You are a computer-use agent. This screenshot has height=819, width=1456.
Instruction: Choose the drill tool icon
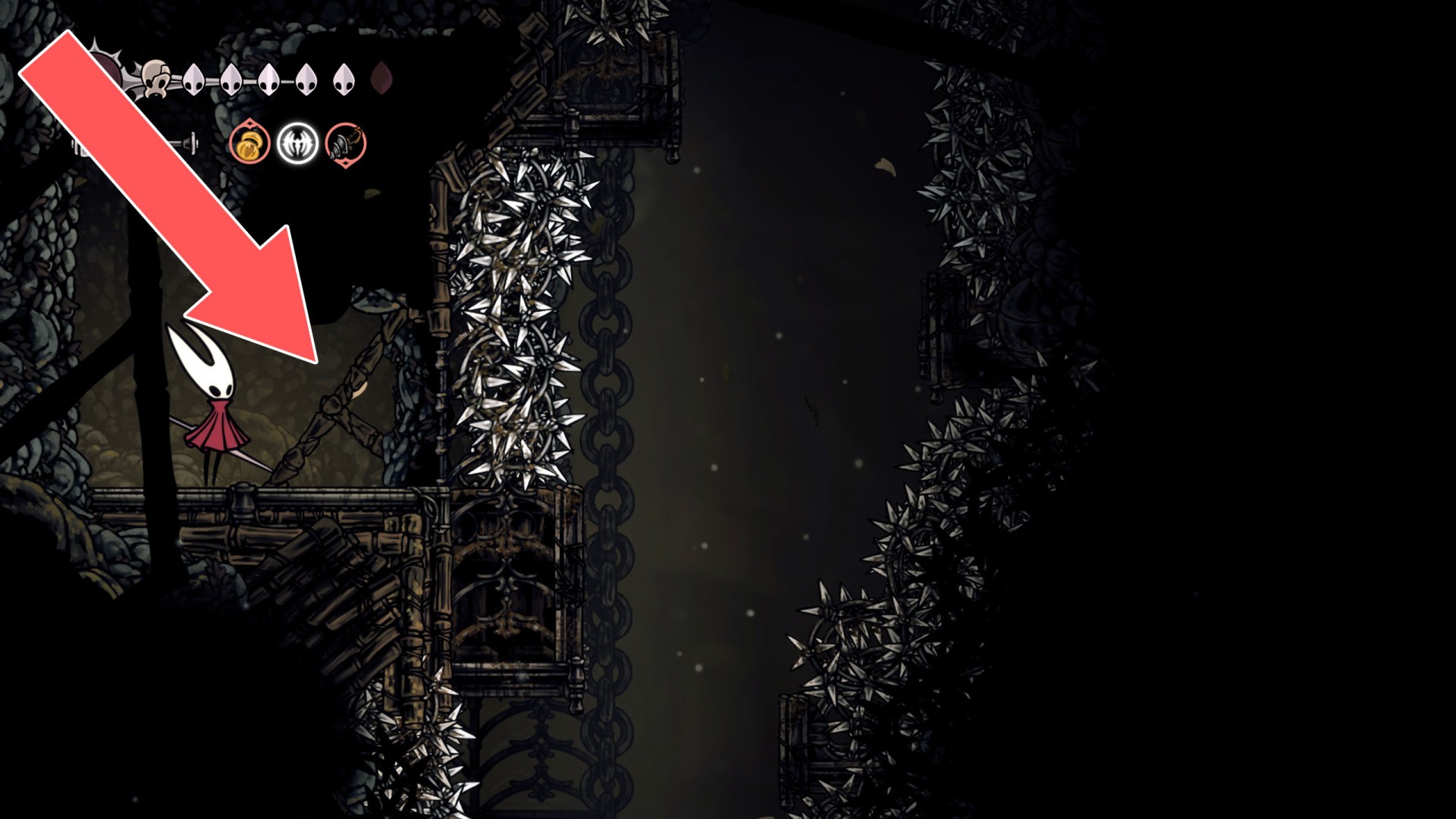point(346,143)
